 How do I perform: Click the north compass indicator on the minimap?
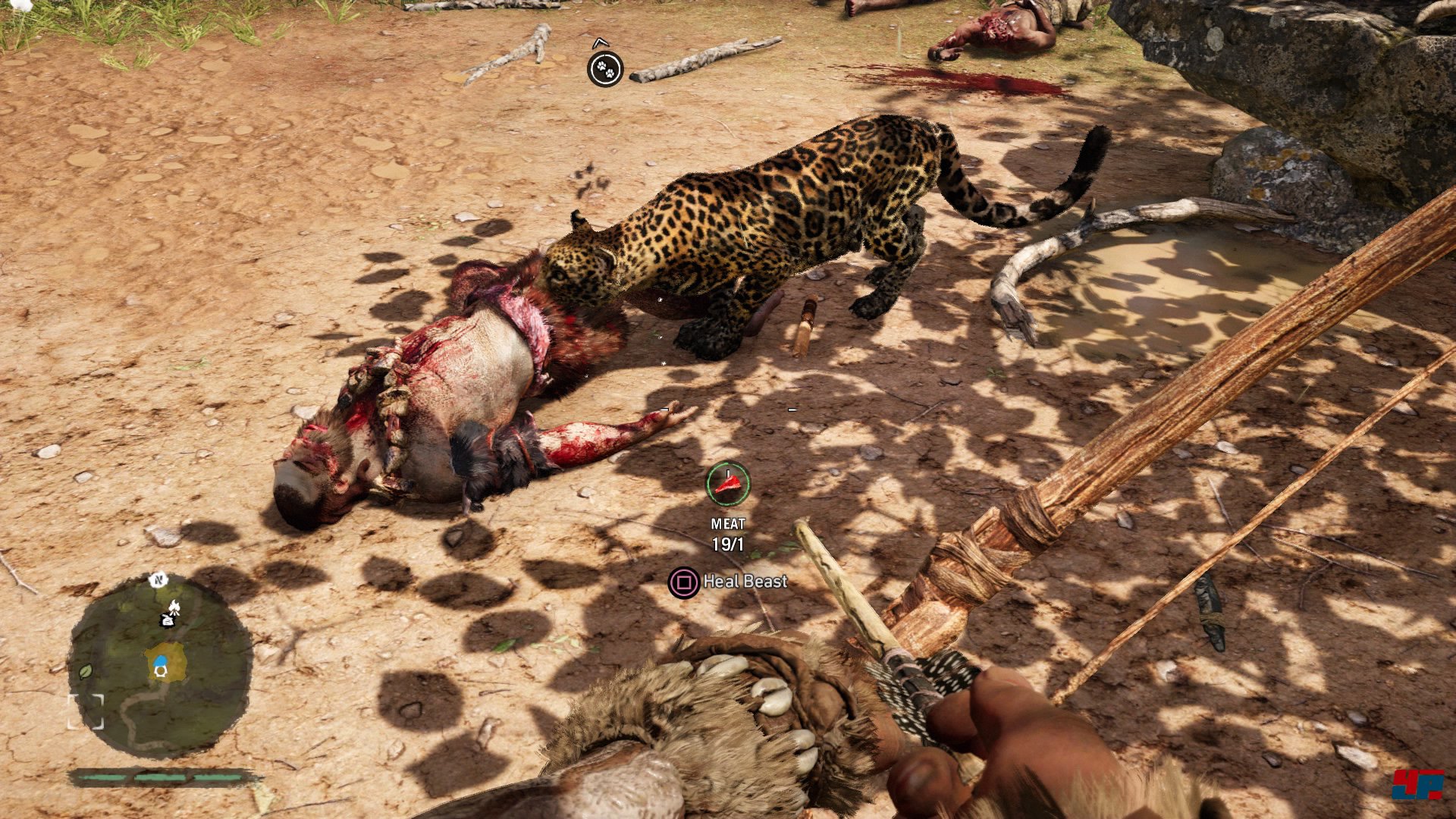coord(158,580)
